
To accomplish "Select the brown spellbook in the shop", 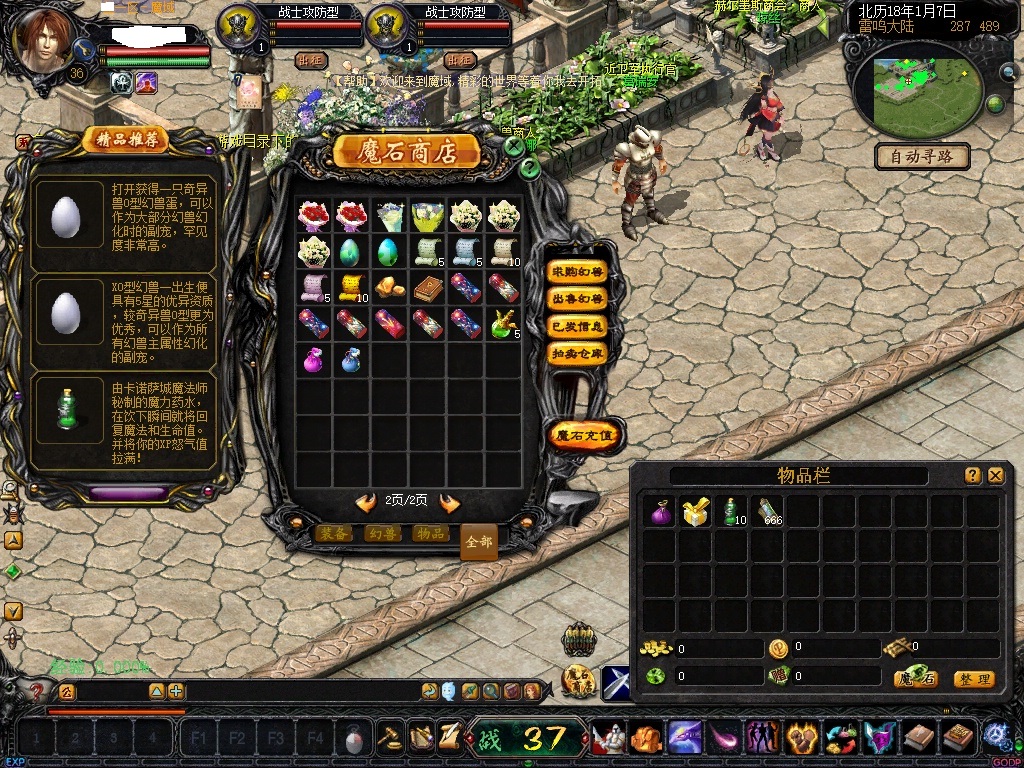I will [425, 287].
